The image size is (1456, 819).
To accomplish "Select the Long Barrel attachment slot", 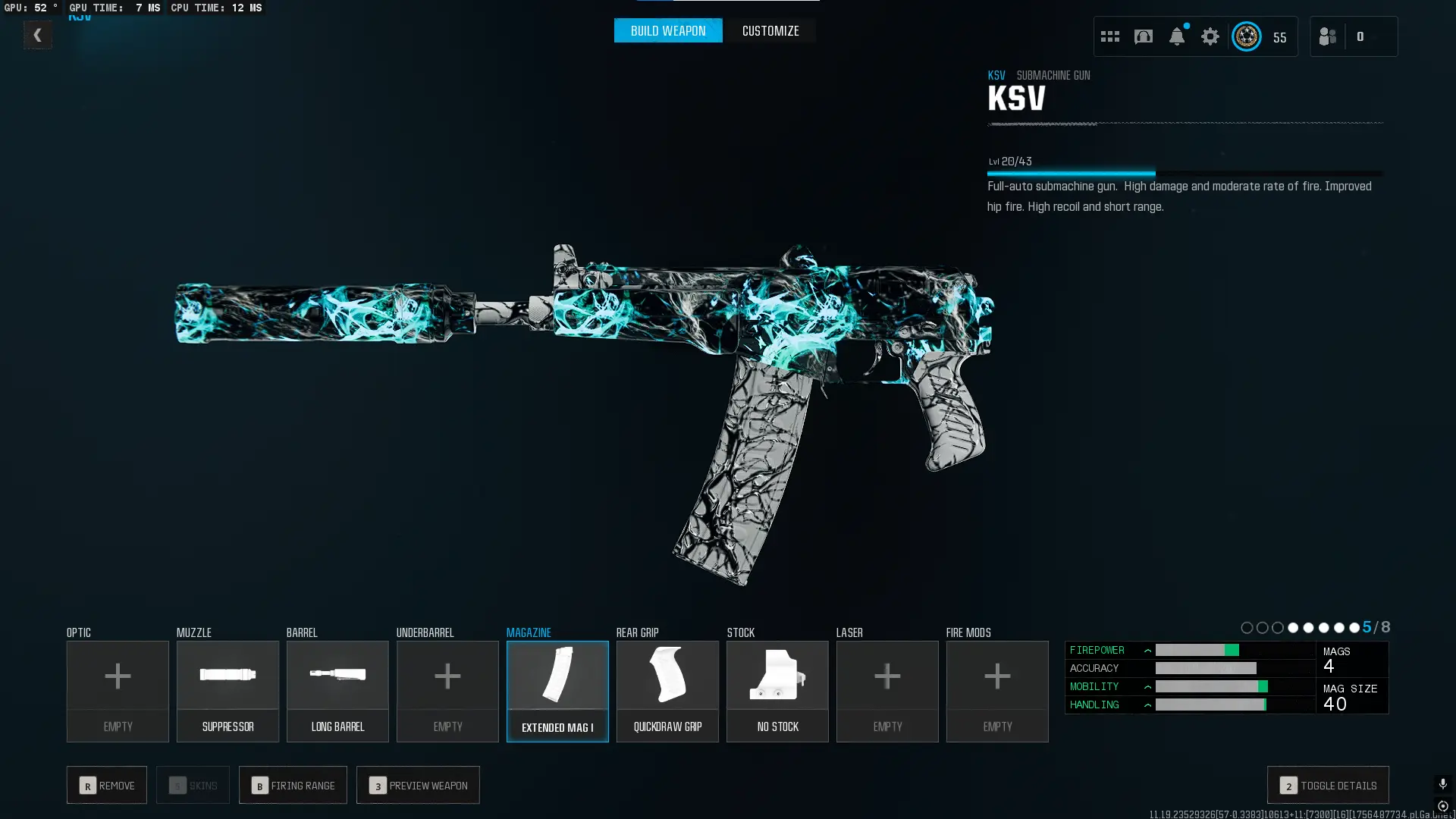I will click(x=337, y=691).
